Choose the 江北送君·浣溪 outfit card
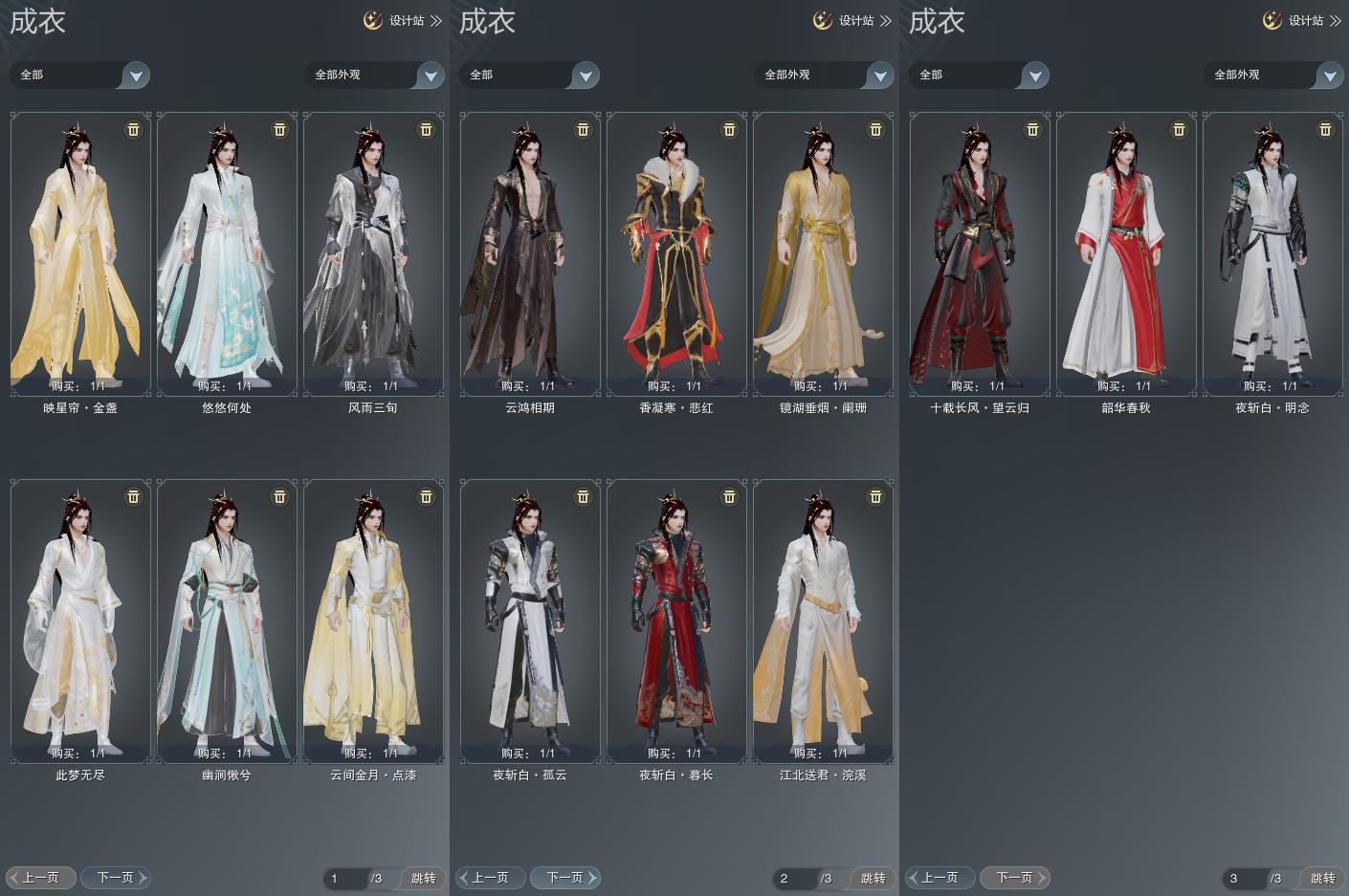This screenshot has width=1349, height=896. click(823, 621)
